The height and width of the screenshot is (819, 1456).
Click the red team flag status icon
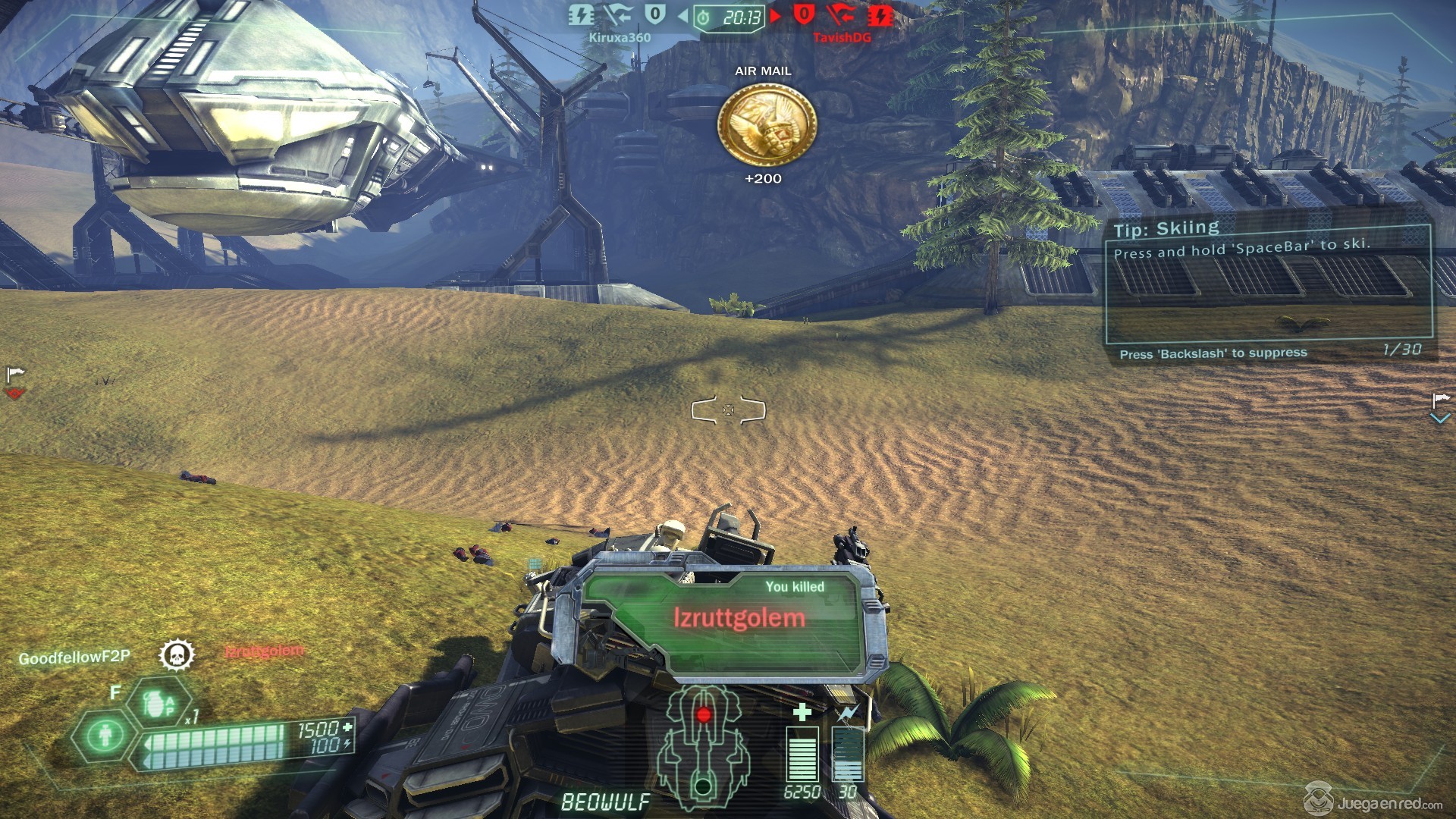(x=840, y=15)
